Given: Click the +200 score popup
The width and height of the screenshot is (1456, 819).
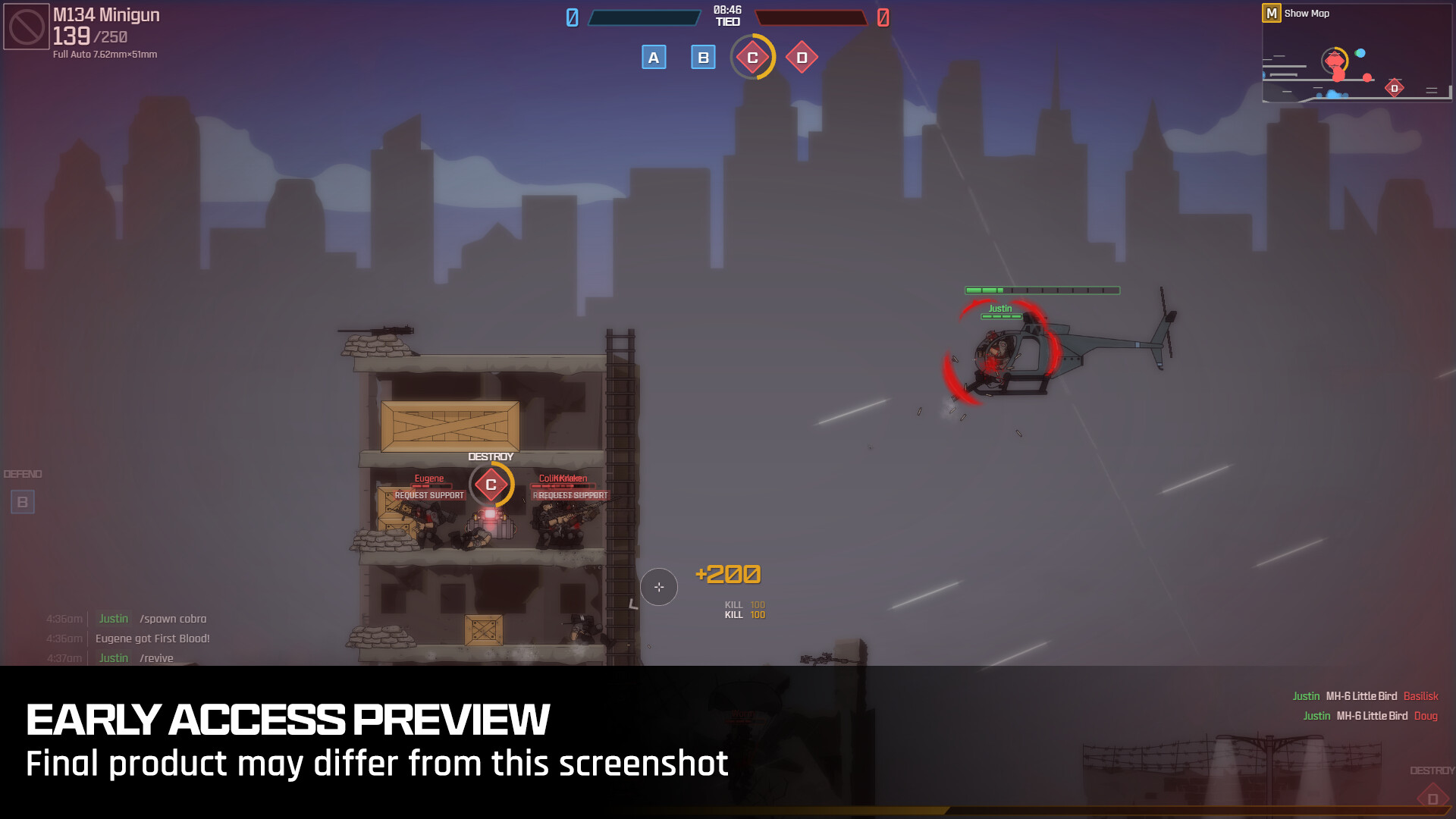Looking at the screenshot, I should pyautogui.click(x=727, y=575).
